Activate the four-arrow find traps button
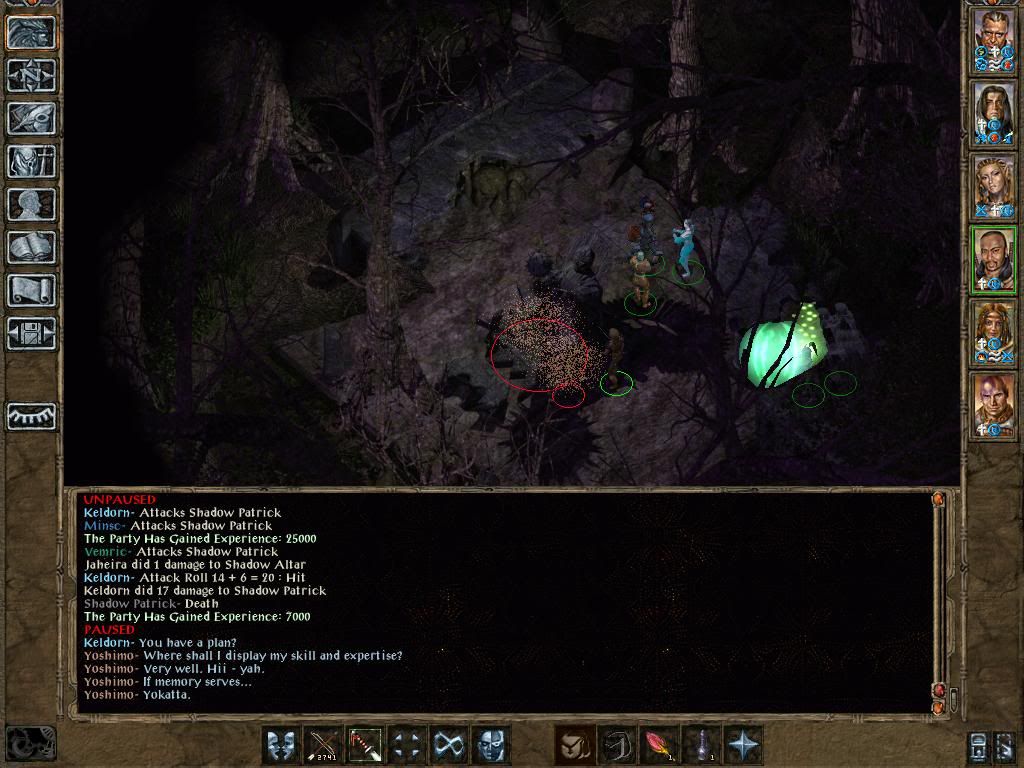The width and height of the screenshot is (1024, 768). coord(407,745)
